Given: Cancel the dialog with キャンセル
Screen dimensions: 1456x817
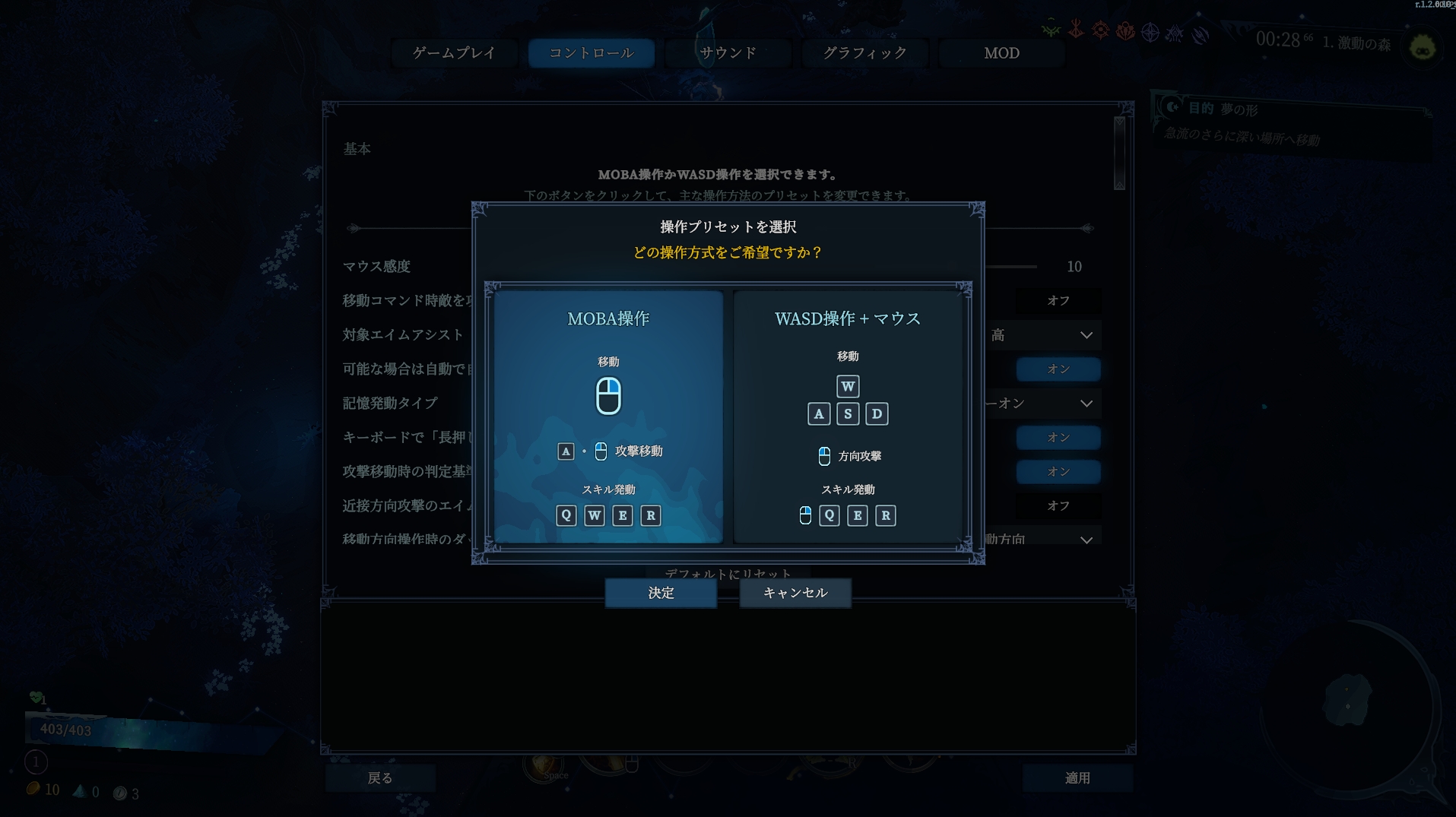Looking at the screenshot, I should point(795,594).
